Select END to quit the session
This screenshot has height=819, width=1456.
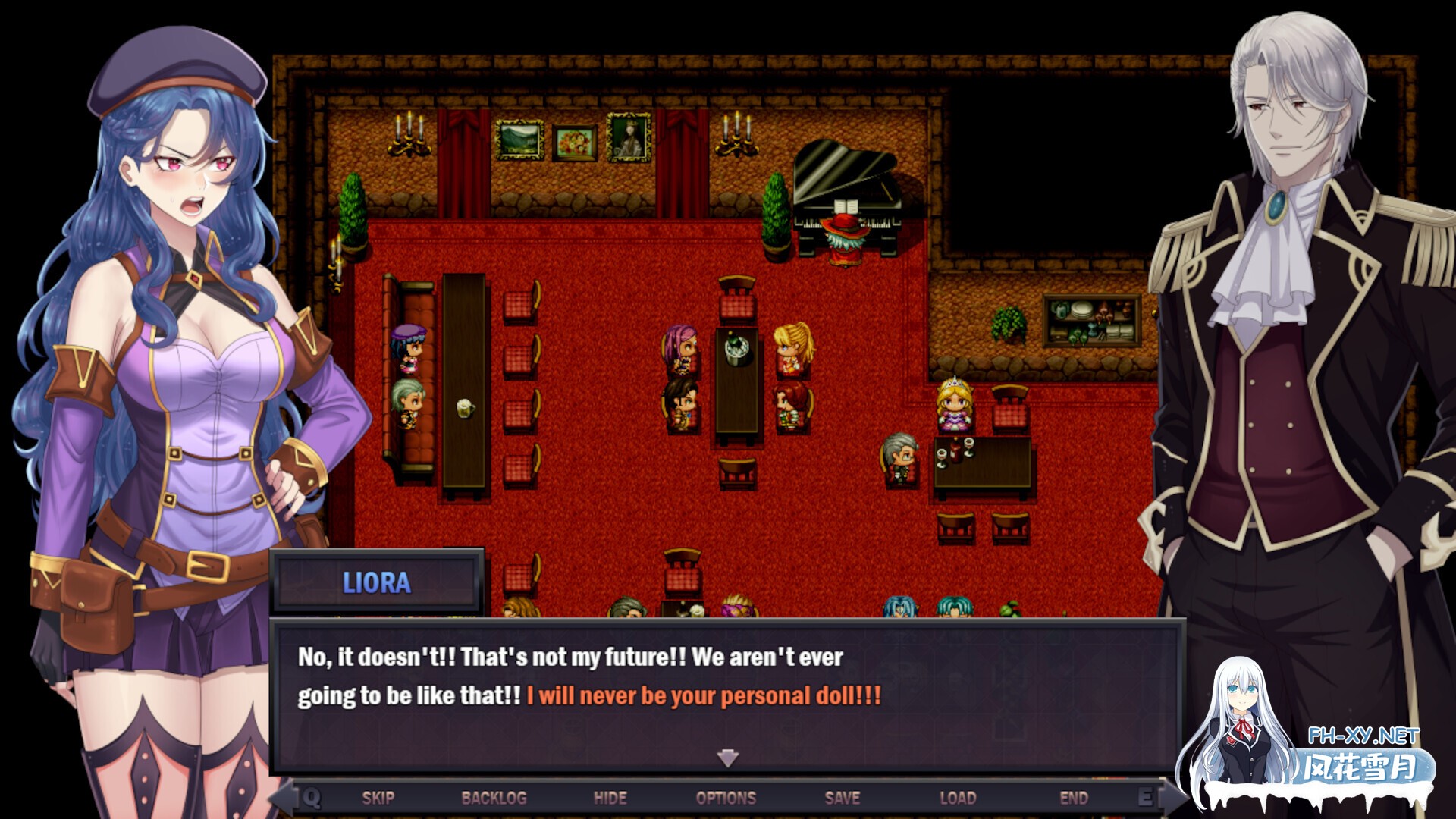(1074, 798)
